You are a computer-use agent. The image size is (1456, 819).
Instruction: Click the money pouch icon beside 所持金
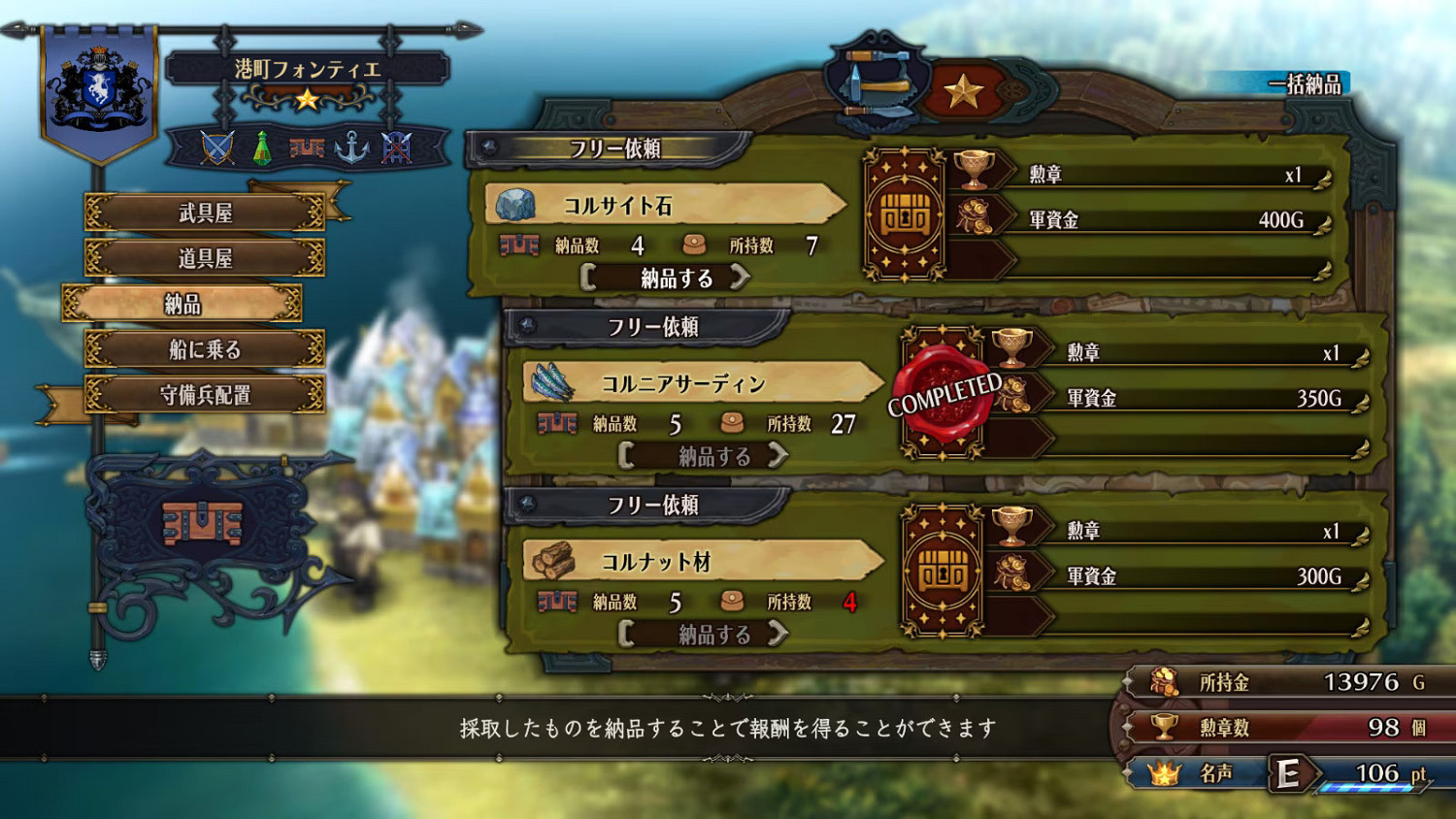(x=1163, y=681)
